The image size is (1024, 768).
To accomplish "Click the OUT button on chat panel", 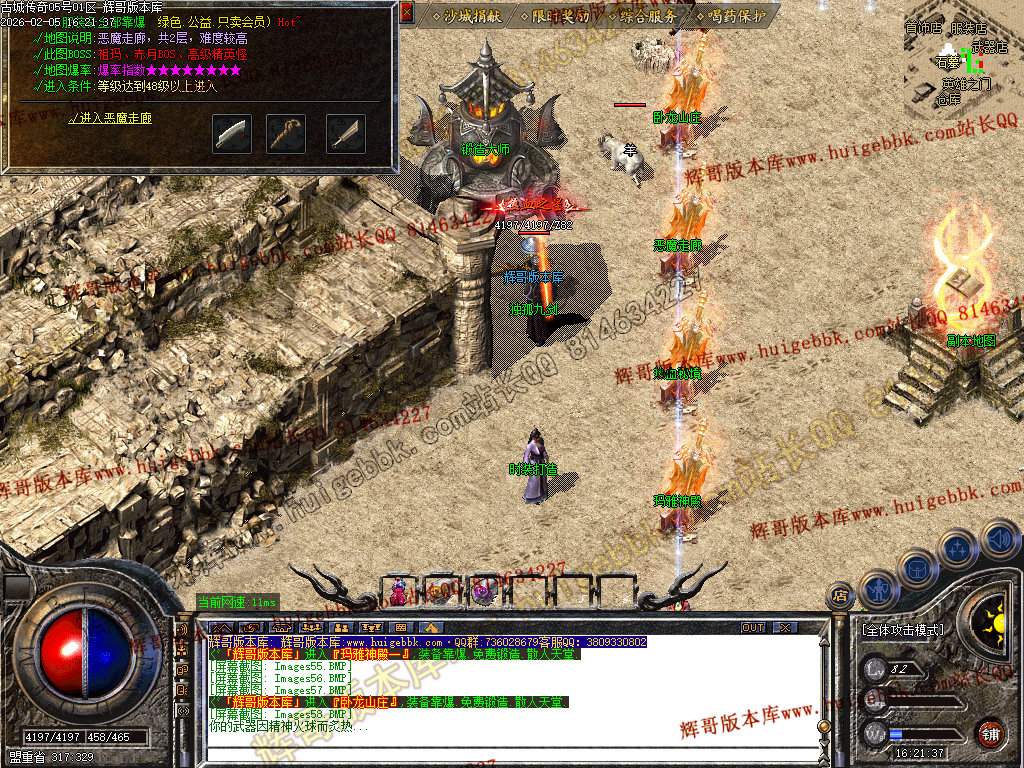I will point(752,628).
